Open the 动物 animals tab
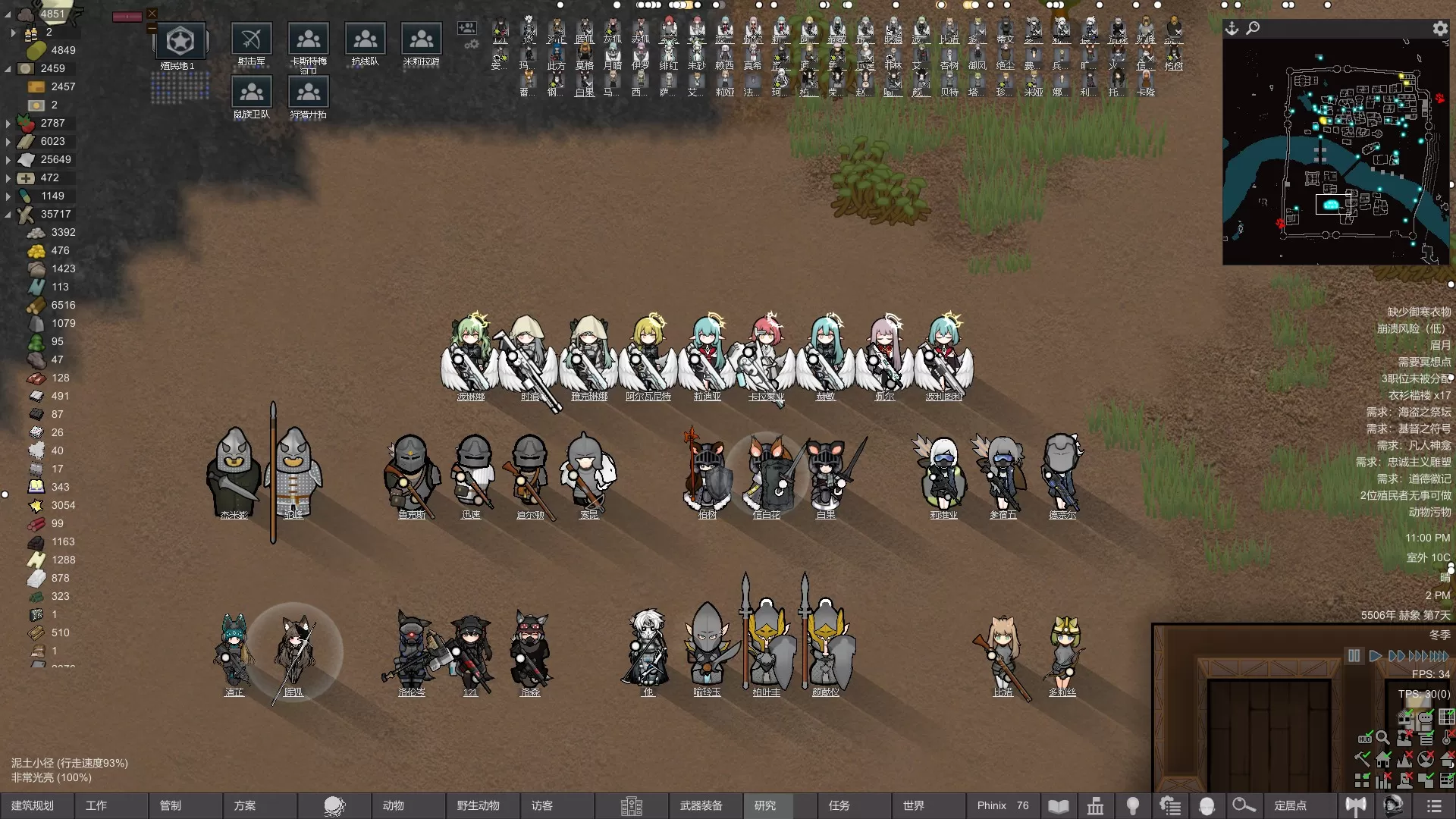This screenshot has height=819, width=1456. [x=393, y=805]
